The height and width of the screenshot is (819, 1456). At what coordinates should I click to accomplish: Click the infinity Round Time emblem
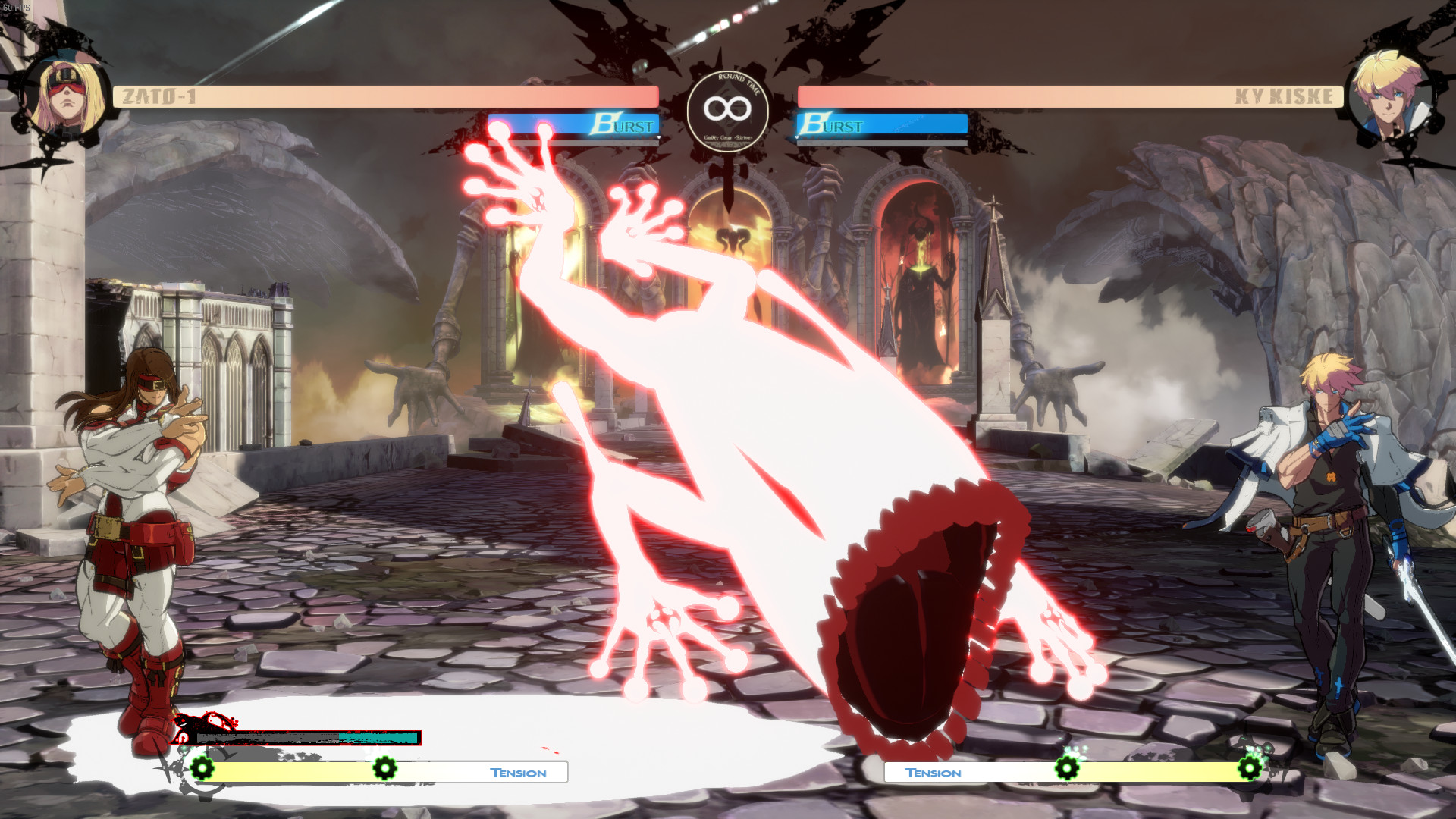726,108
